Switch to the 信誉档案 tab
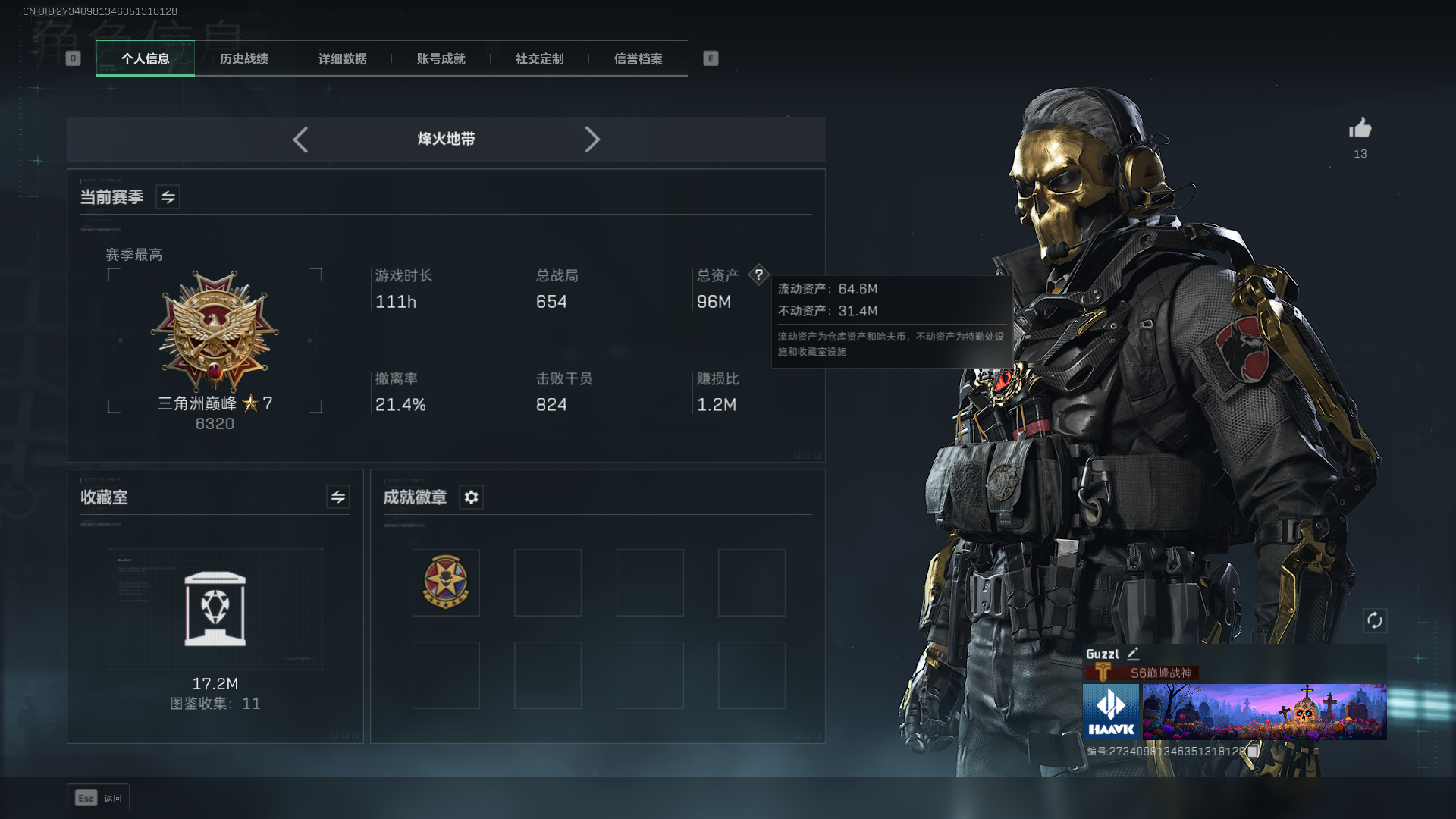The image size is (1456, 819). point(639,58)
